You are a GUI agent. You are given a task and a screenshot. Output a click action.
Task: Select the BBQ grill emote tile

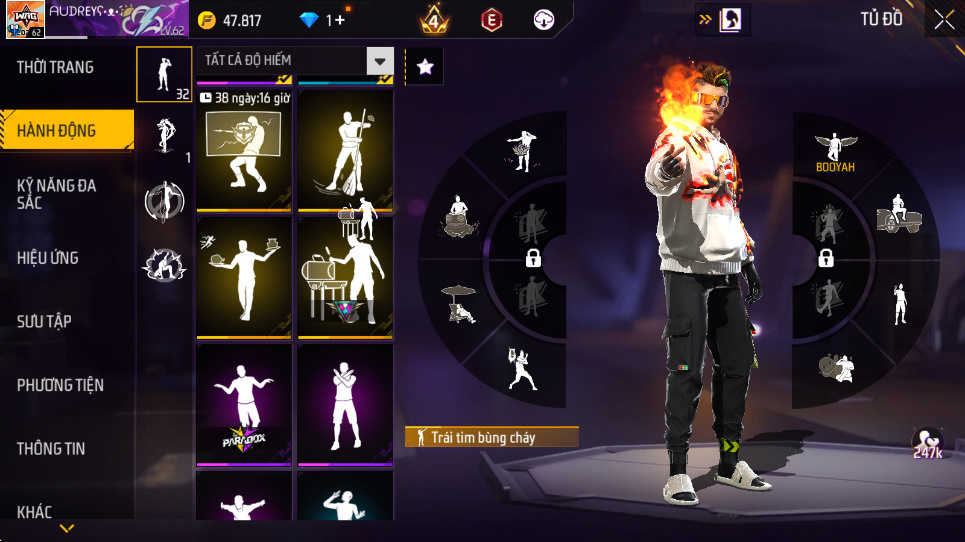pyautogui.click(x=346, y=277)
